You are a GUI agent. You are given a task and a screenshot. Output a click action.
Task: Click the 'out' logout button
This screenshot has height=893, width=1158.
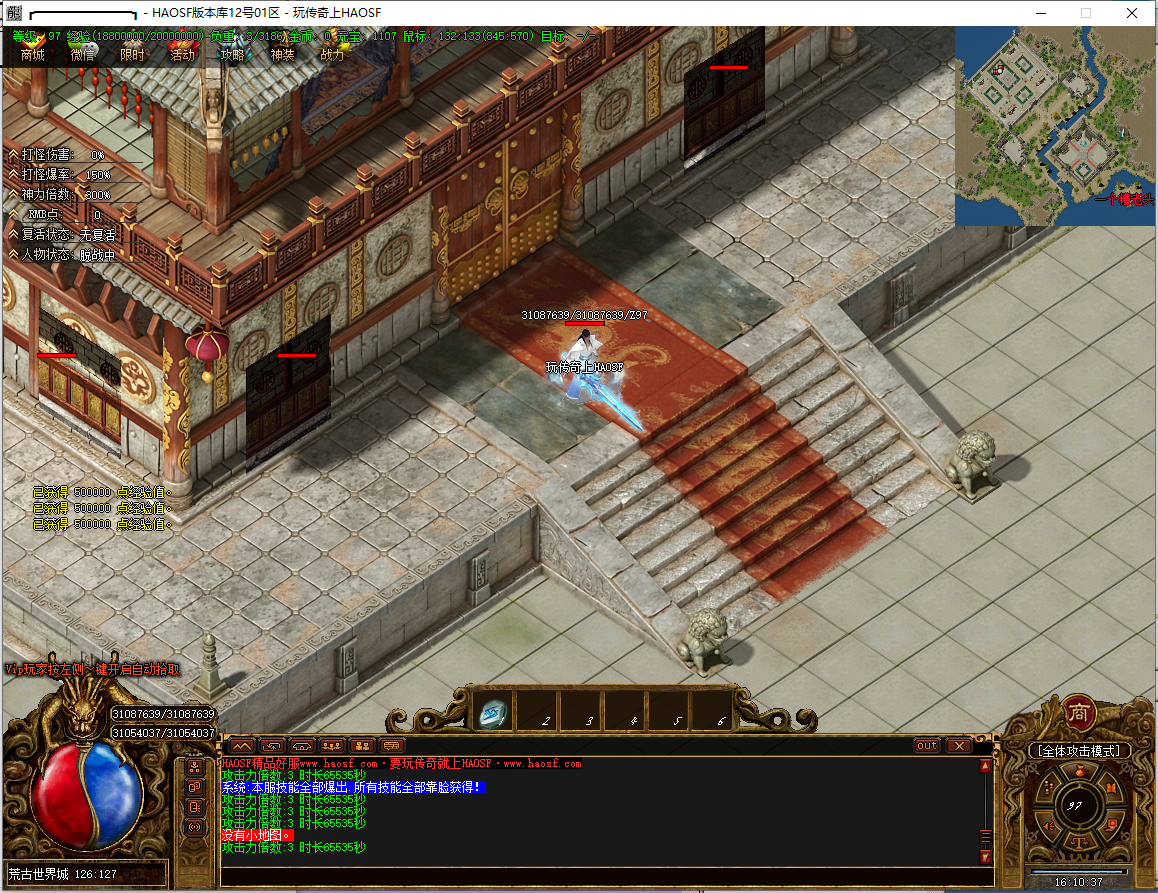(927, 746)
